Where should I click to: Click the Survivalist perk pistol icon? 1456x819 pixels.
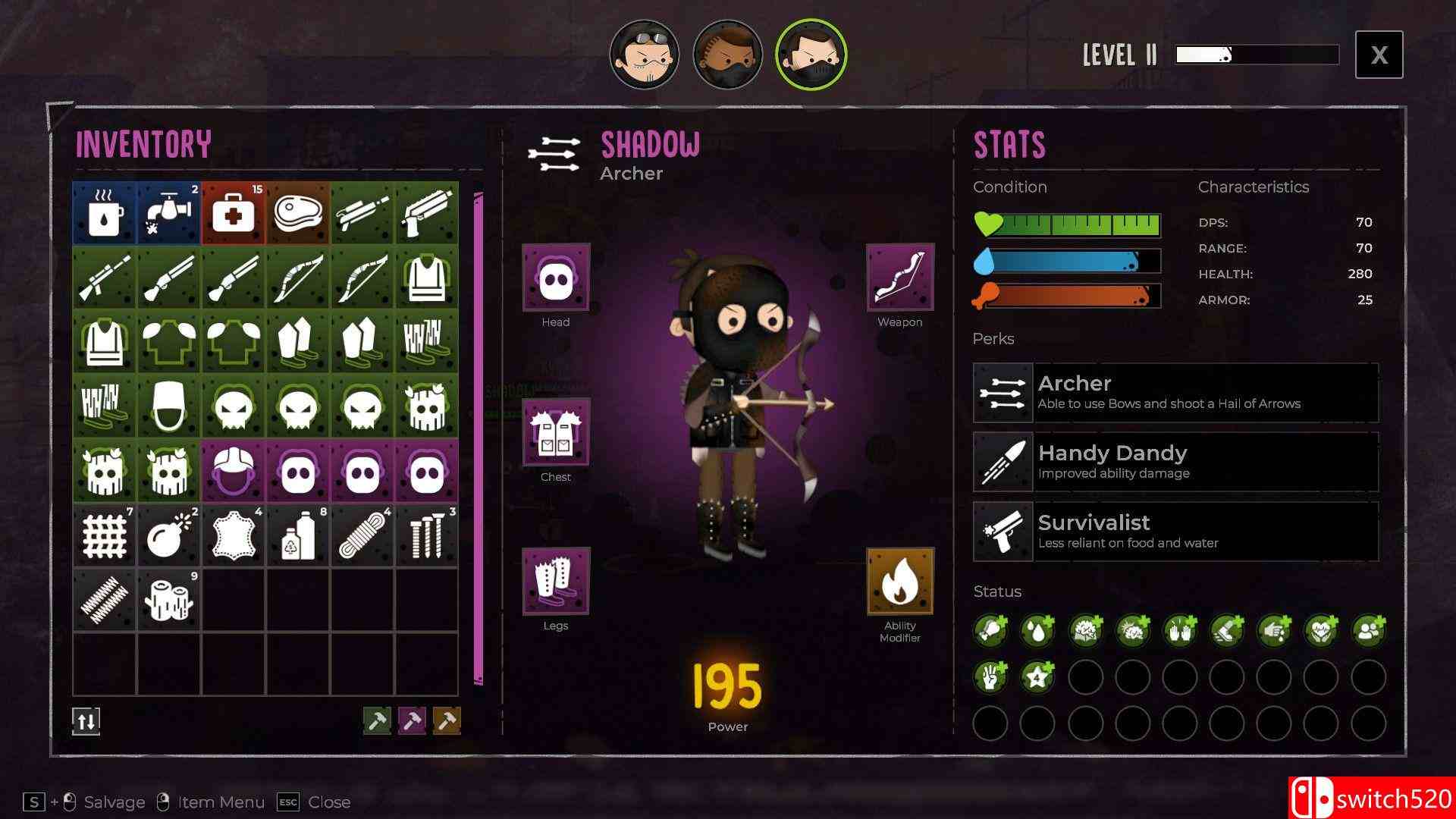pos(1003,531)
